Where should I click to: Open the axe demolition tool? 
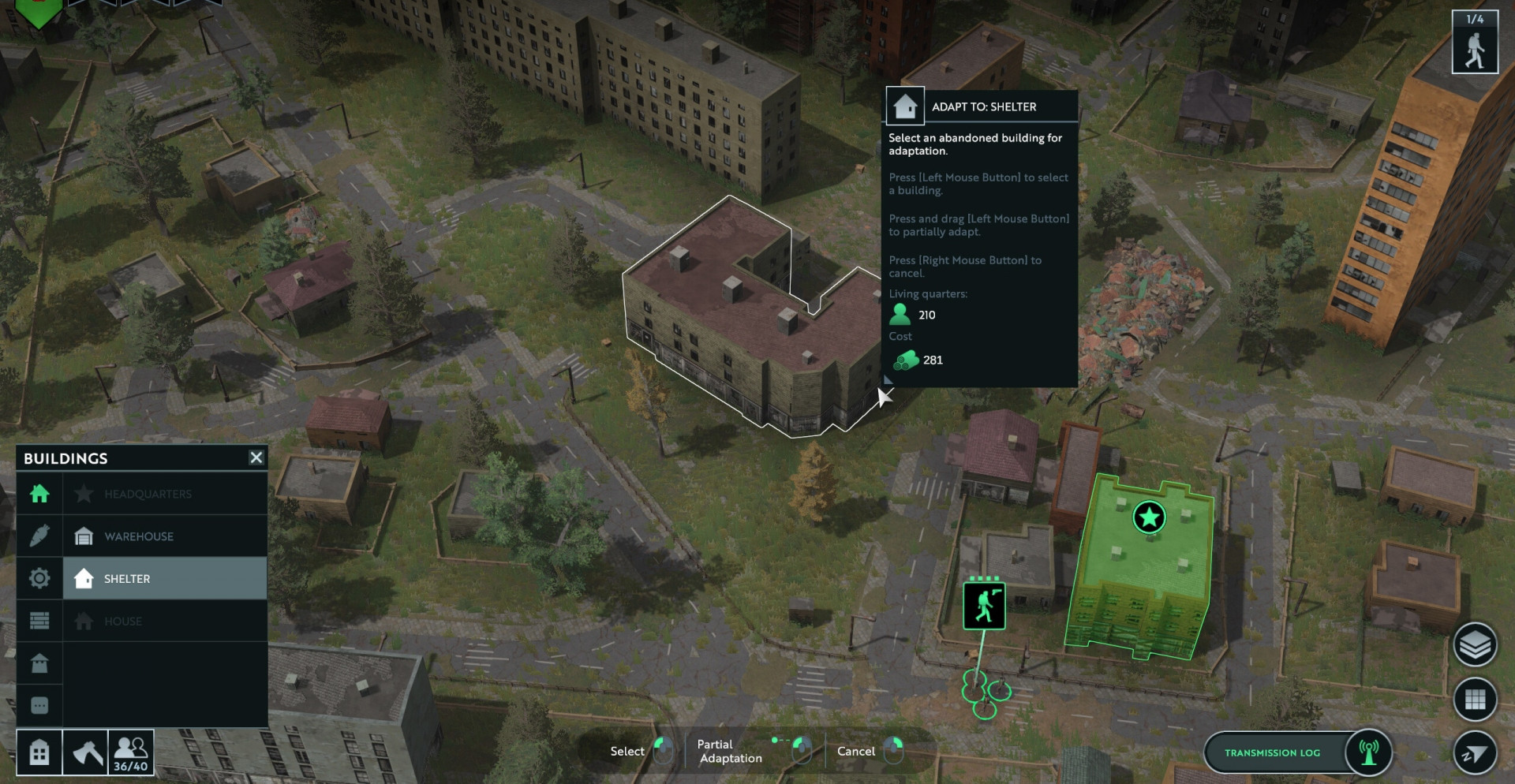coord(85,752)
